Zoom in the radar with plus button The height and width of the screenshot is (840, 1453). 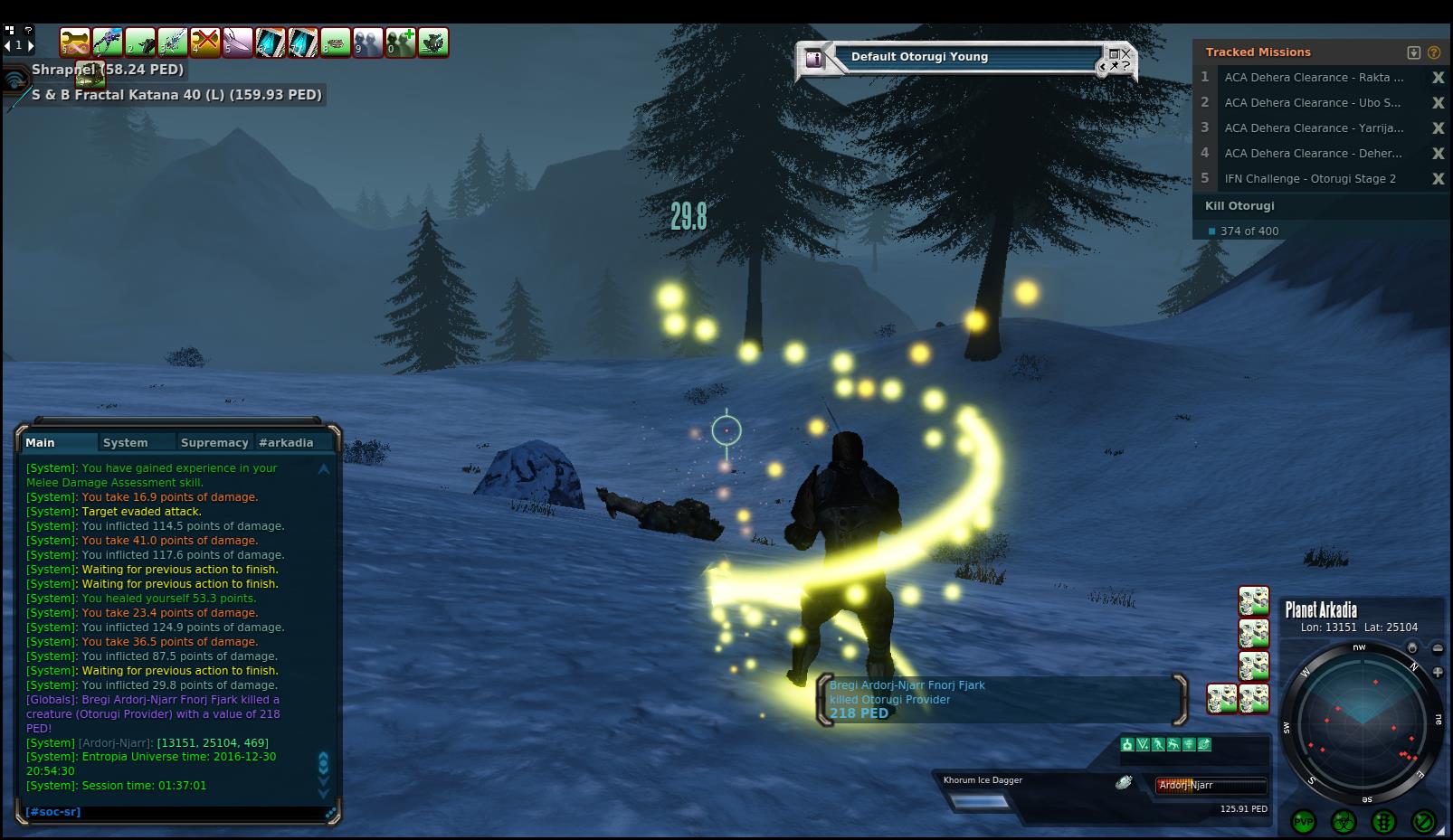(x=1438, y=672)
